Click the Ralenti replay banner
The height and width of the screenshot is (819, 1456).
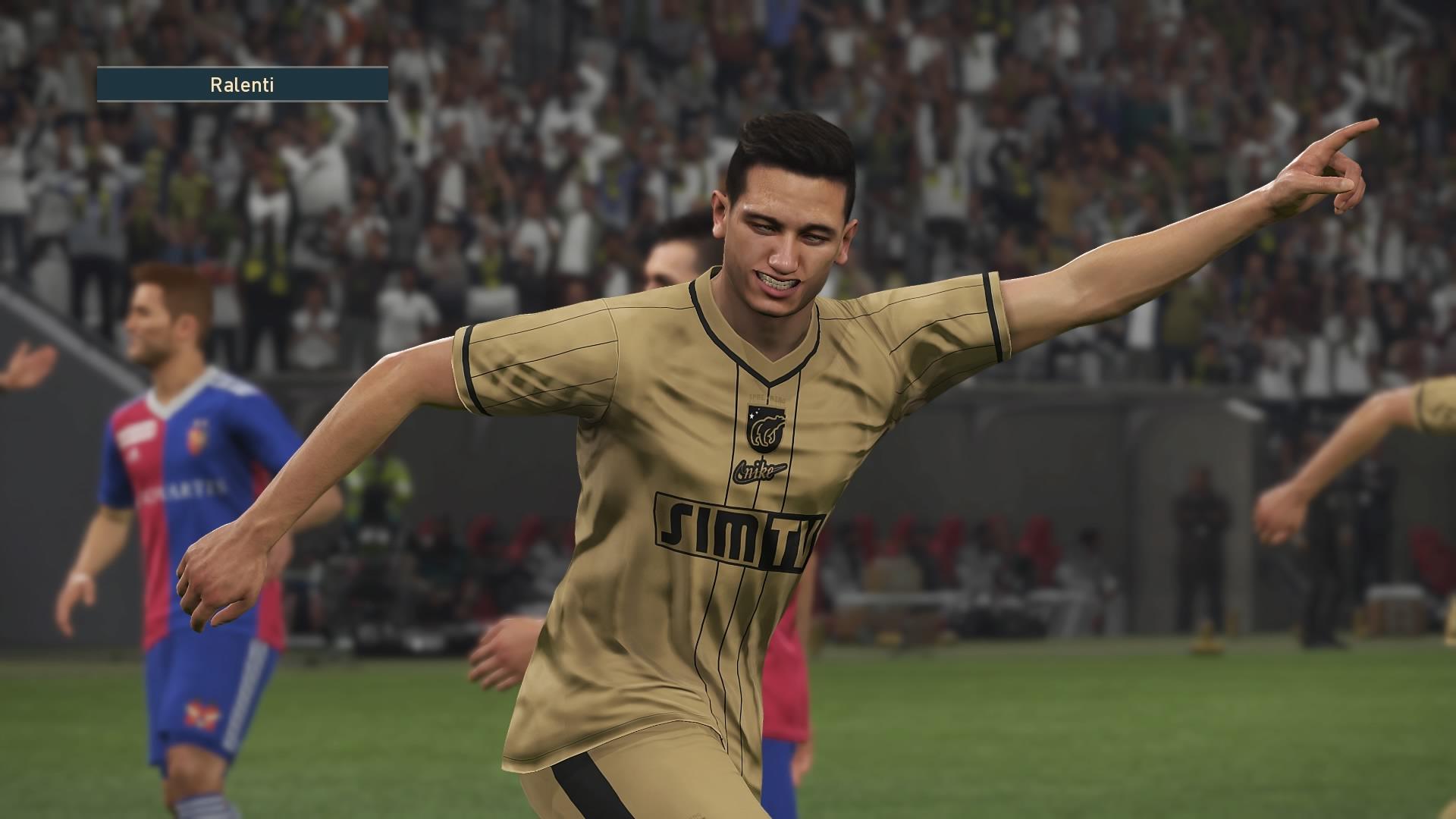[x=243, y=85]
